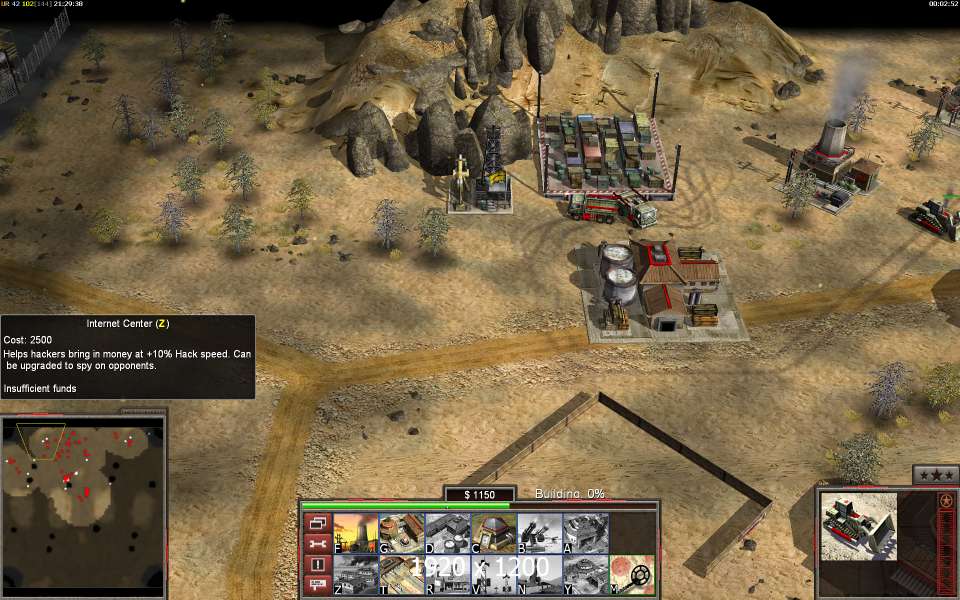Image resolution: width=960 pixels, height=600 pixels.
Task: Select the Gattling Cannon build icon (B)
Action: (539, 533)
